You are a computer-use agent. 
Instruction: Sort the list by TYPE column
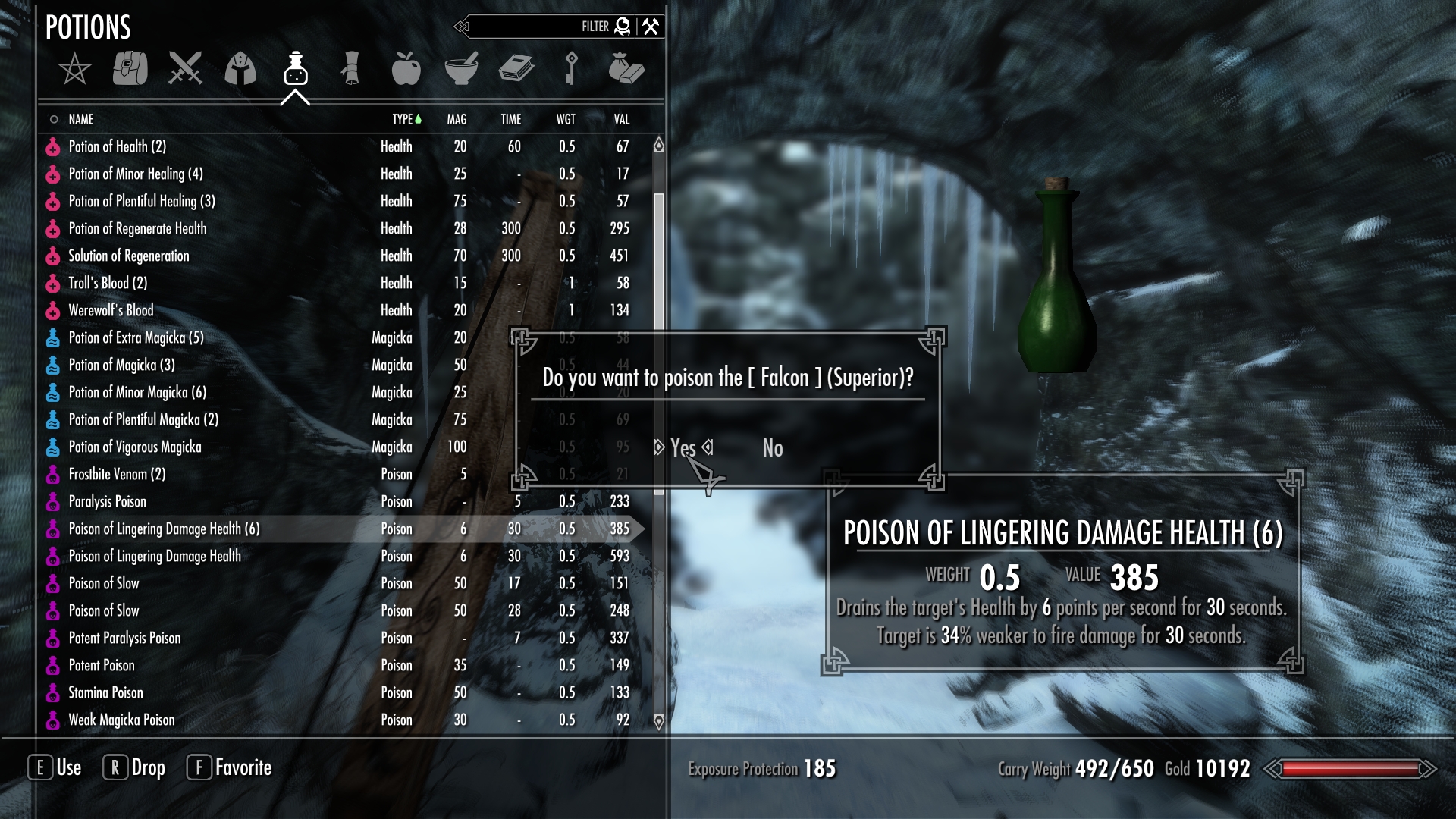(x=403, y=119)
